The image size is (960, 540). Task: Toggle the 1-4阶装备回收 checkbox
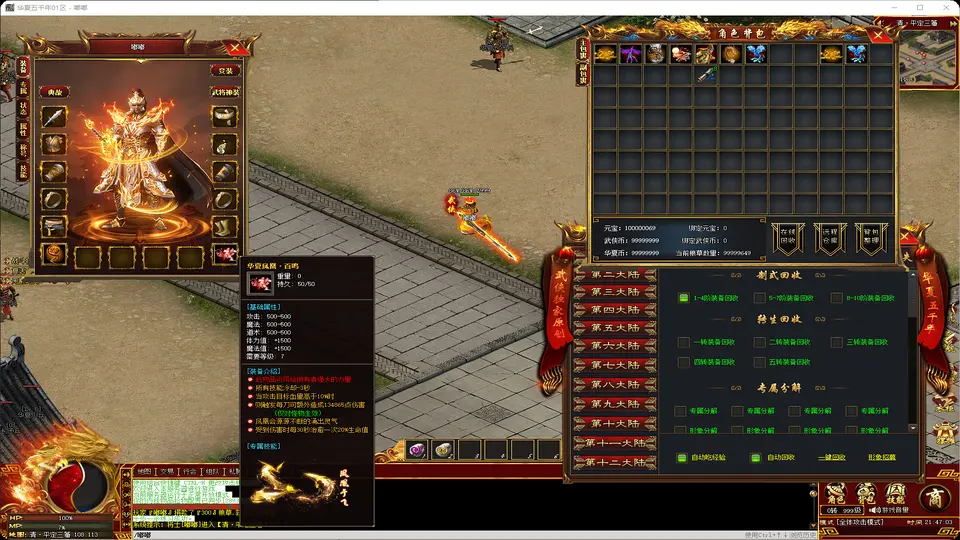click(684, 298)
